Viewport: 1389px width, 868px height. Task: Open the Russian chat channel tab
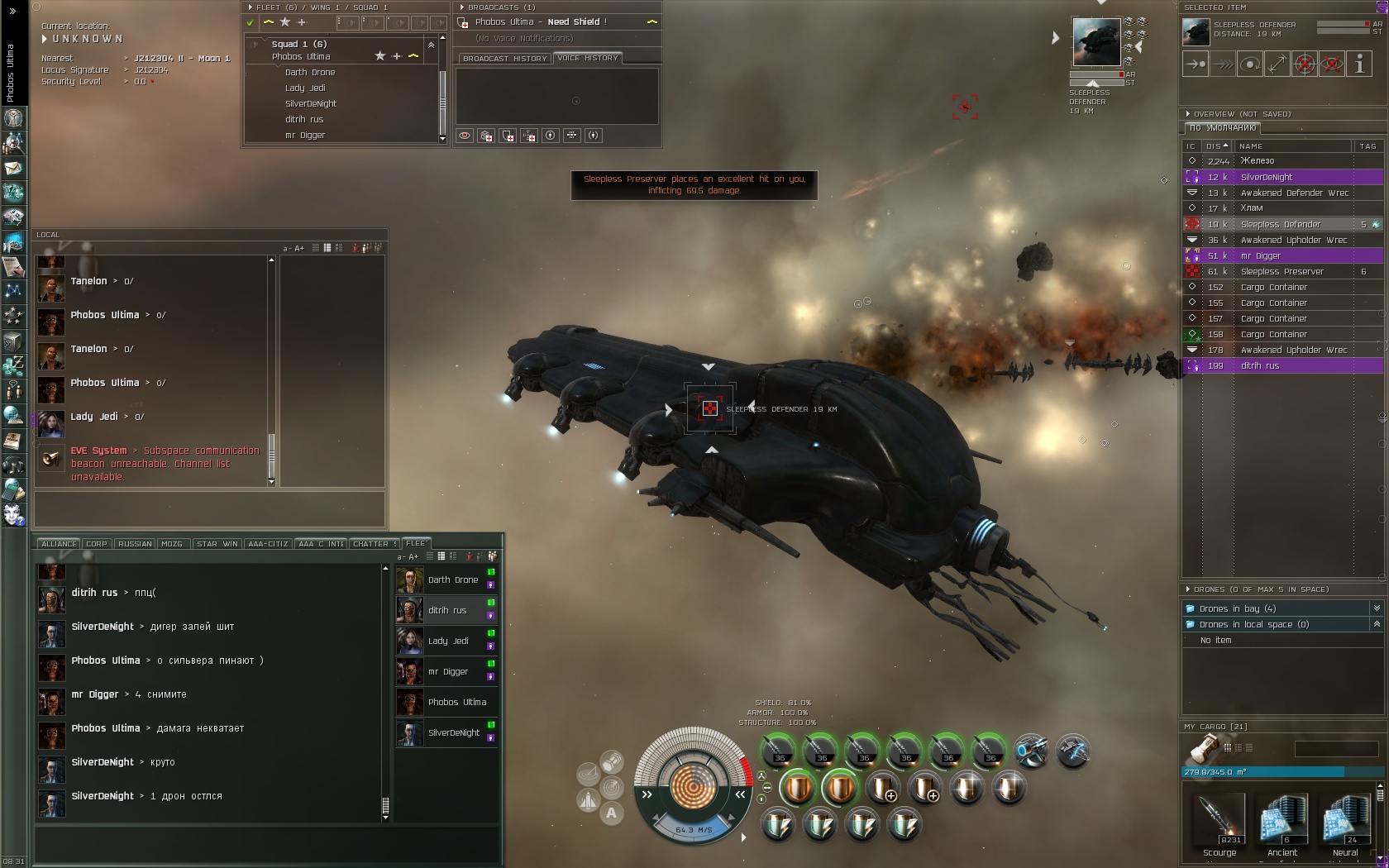[135, 544]
